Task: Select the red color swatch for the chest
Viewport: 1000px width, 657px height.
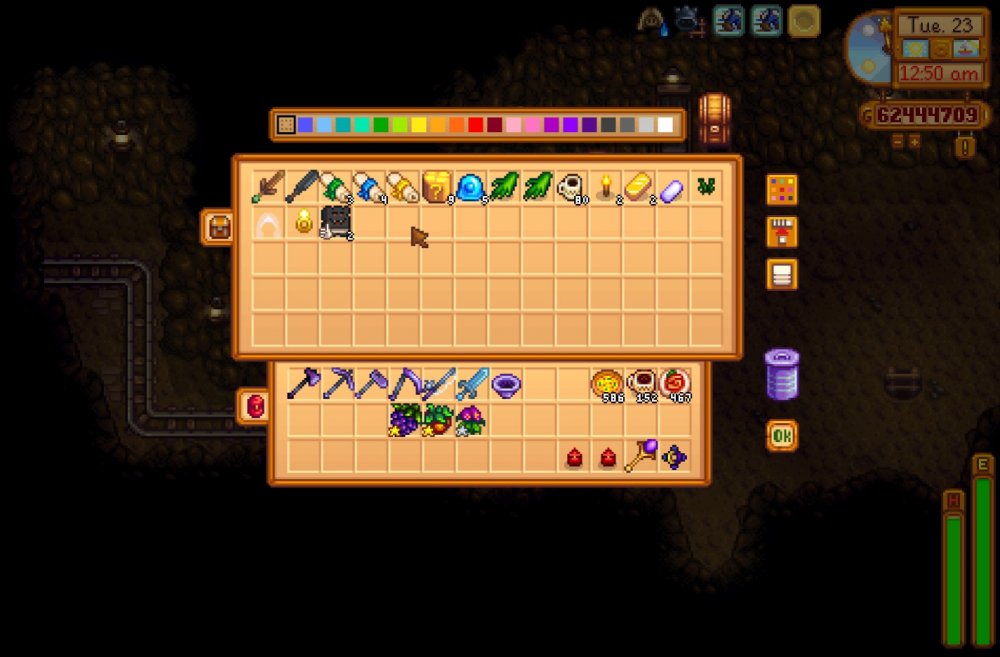Action: [x=475, y=125]
